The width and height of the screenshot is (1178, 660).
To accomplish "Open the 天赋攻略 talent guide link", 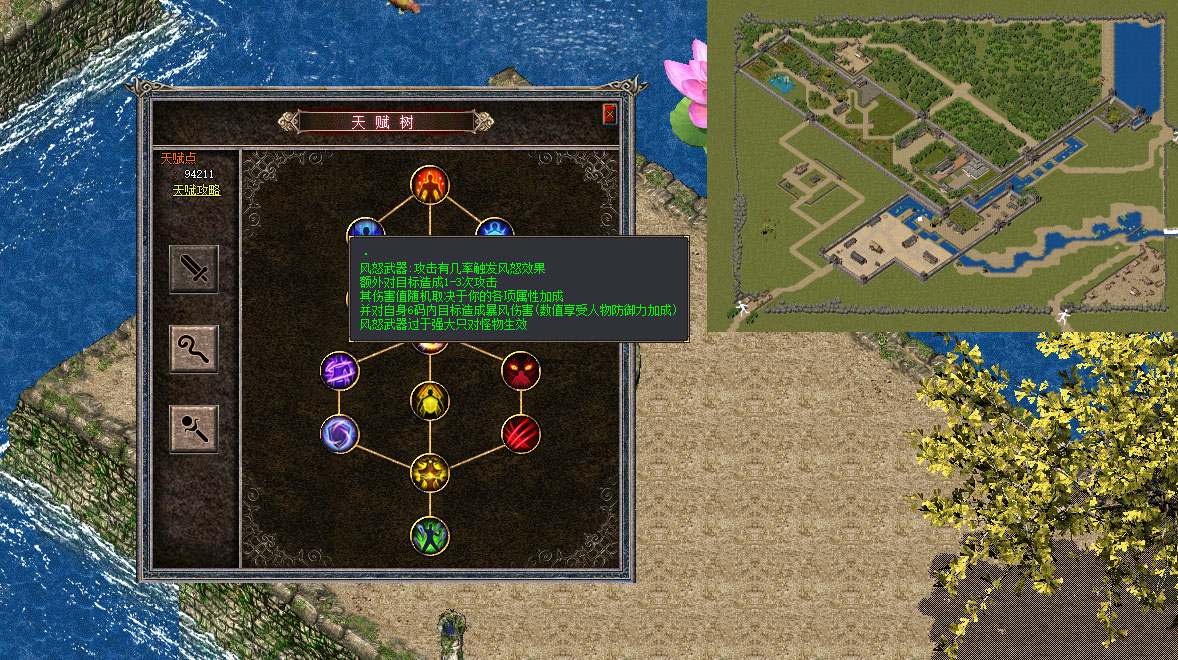I will click(x=196, y=190).
